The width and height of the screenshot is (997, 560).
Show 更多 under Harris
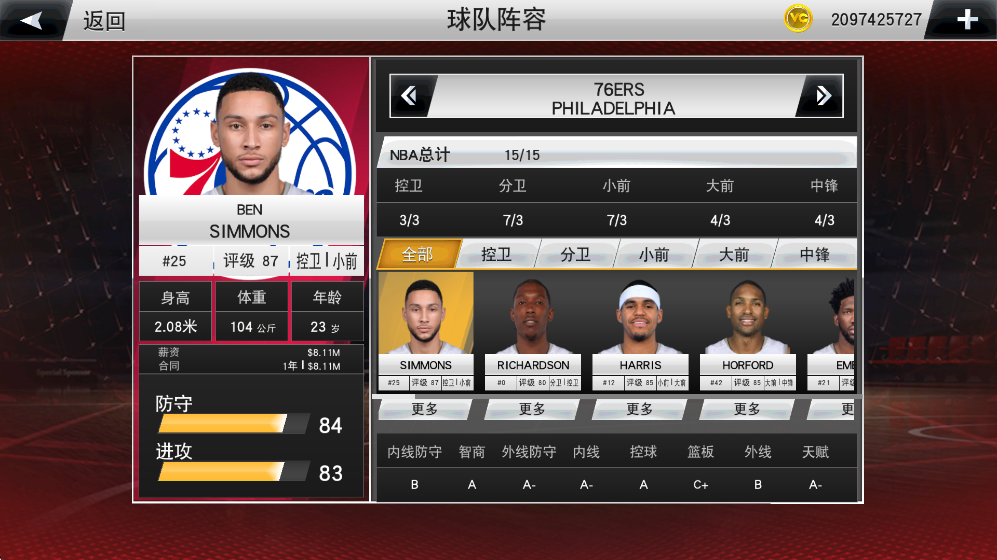(640, 409)
